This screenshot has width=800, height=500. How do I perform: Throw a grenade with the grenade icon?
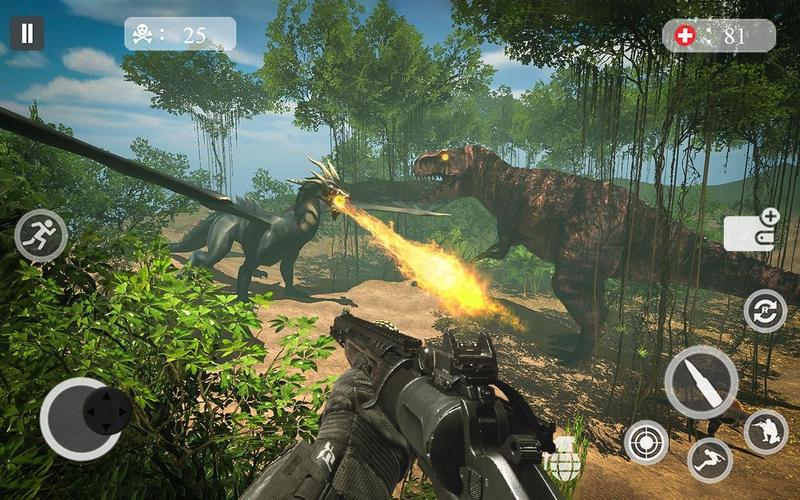coord(566,458)
